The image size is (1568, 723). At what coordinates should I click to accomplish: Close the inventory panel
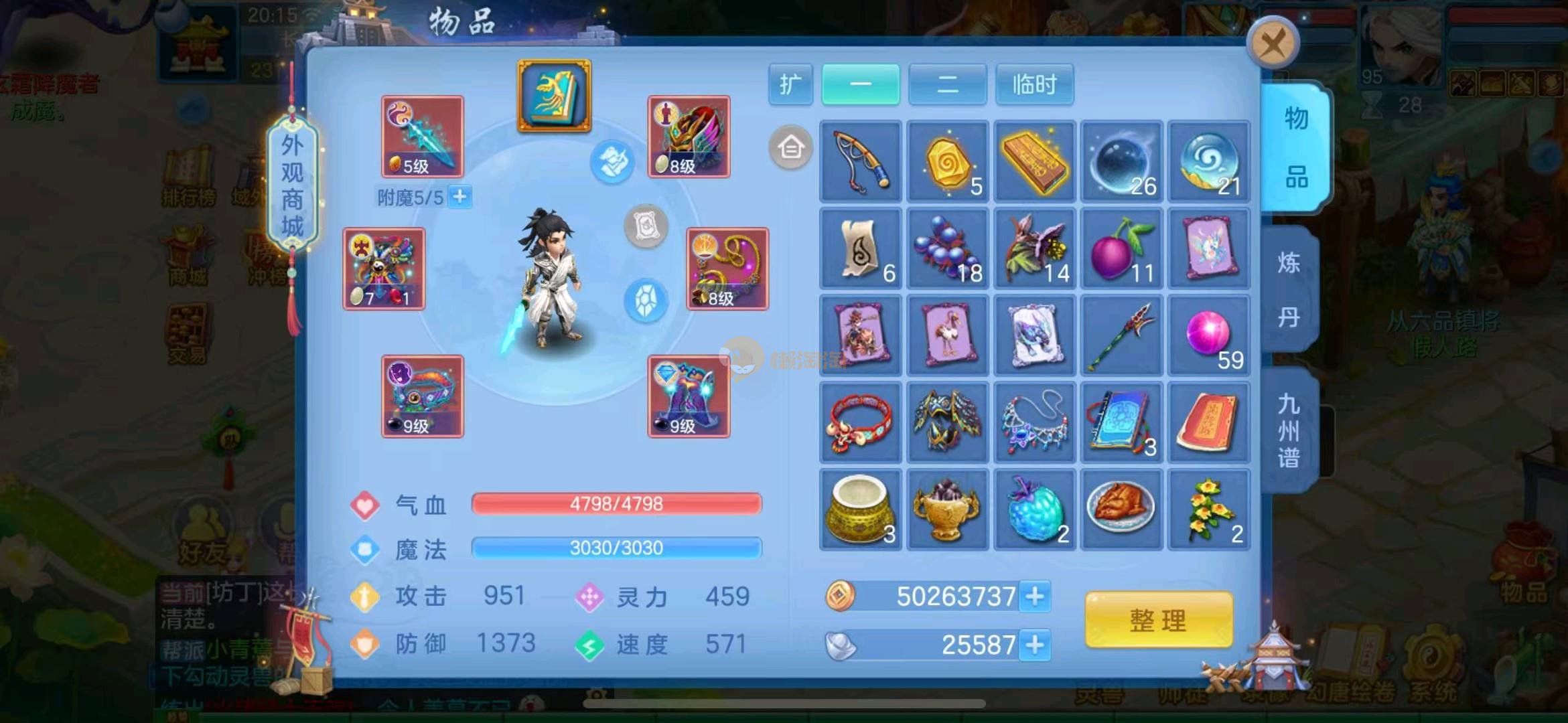pos(1273,44)
